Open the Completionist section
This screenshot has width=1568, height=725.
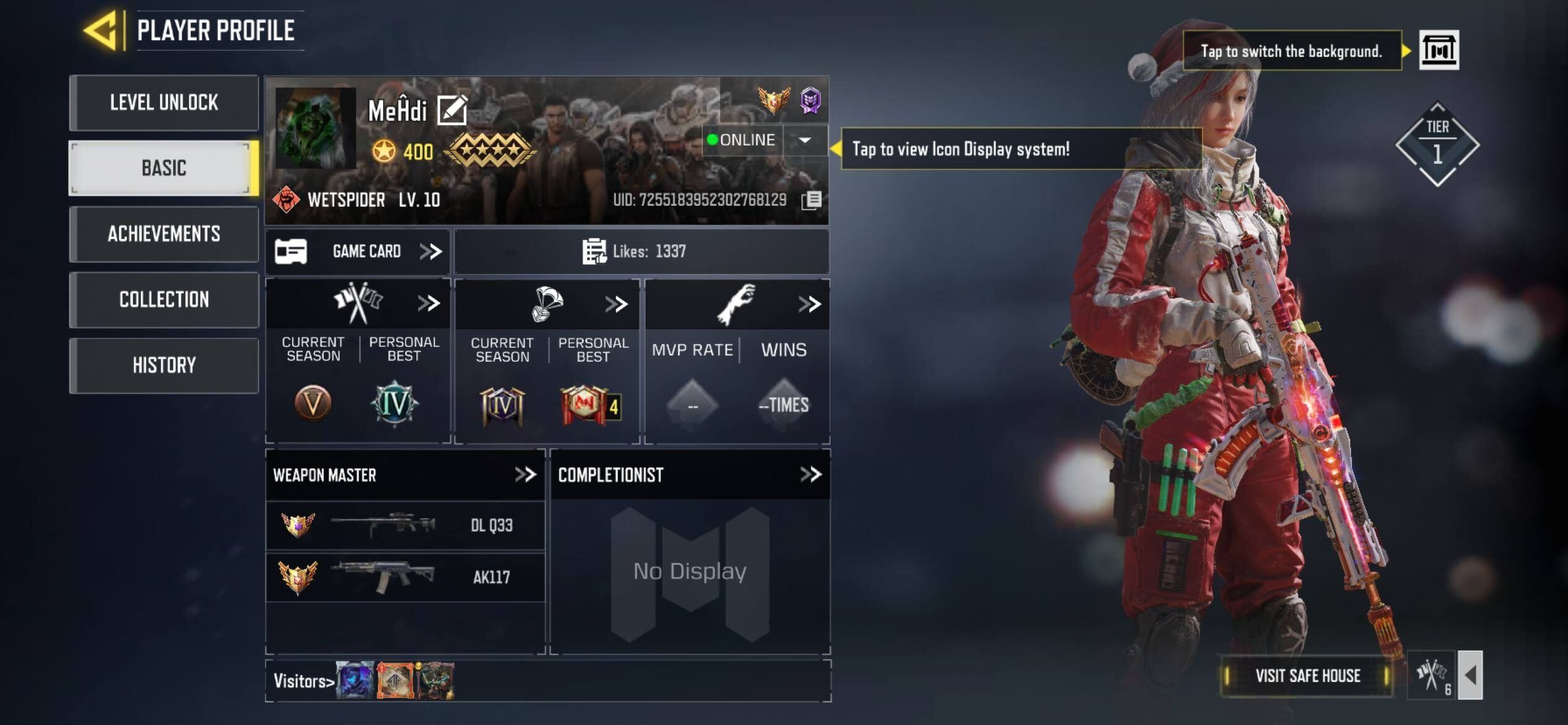810,475
